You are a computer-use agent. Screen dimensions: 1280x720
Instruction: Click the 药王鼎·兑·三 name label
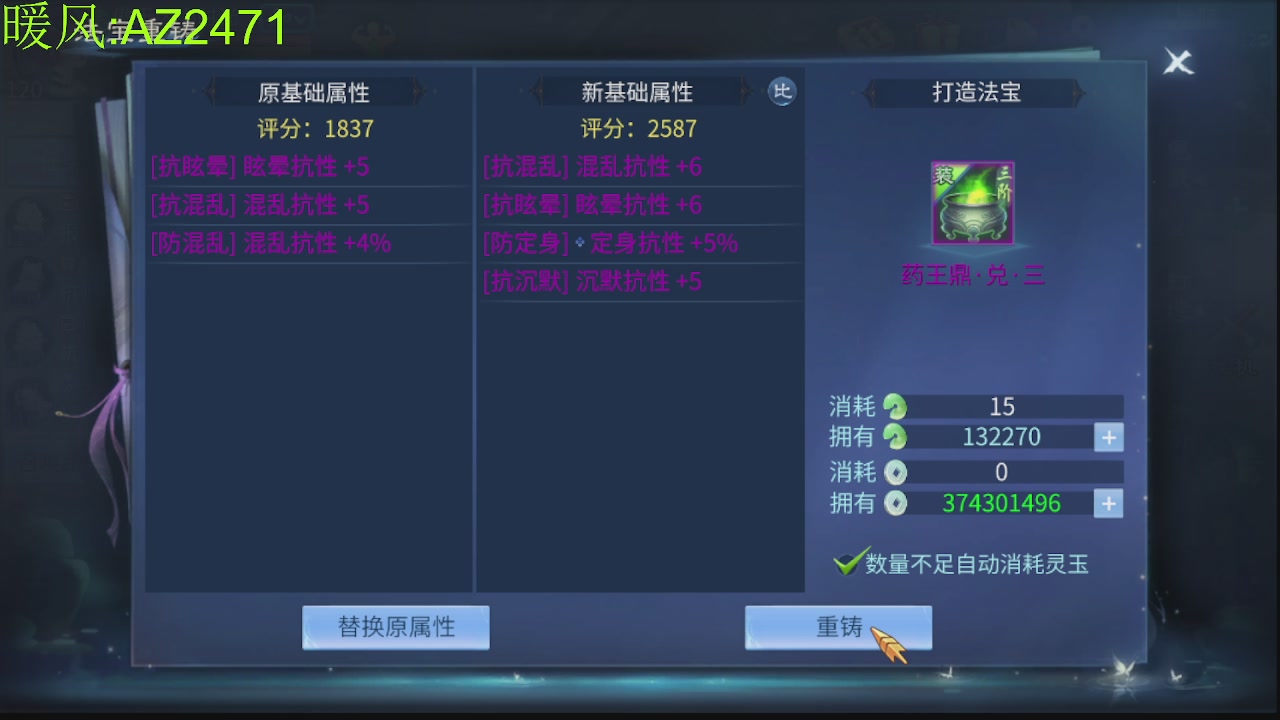click(971, 275)
